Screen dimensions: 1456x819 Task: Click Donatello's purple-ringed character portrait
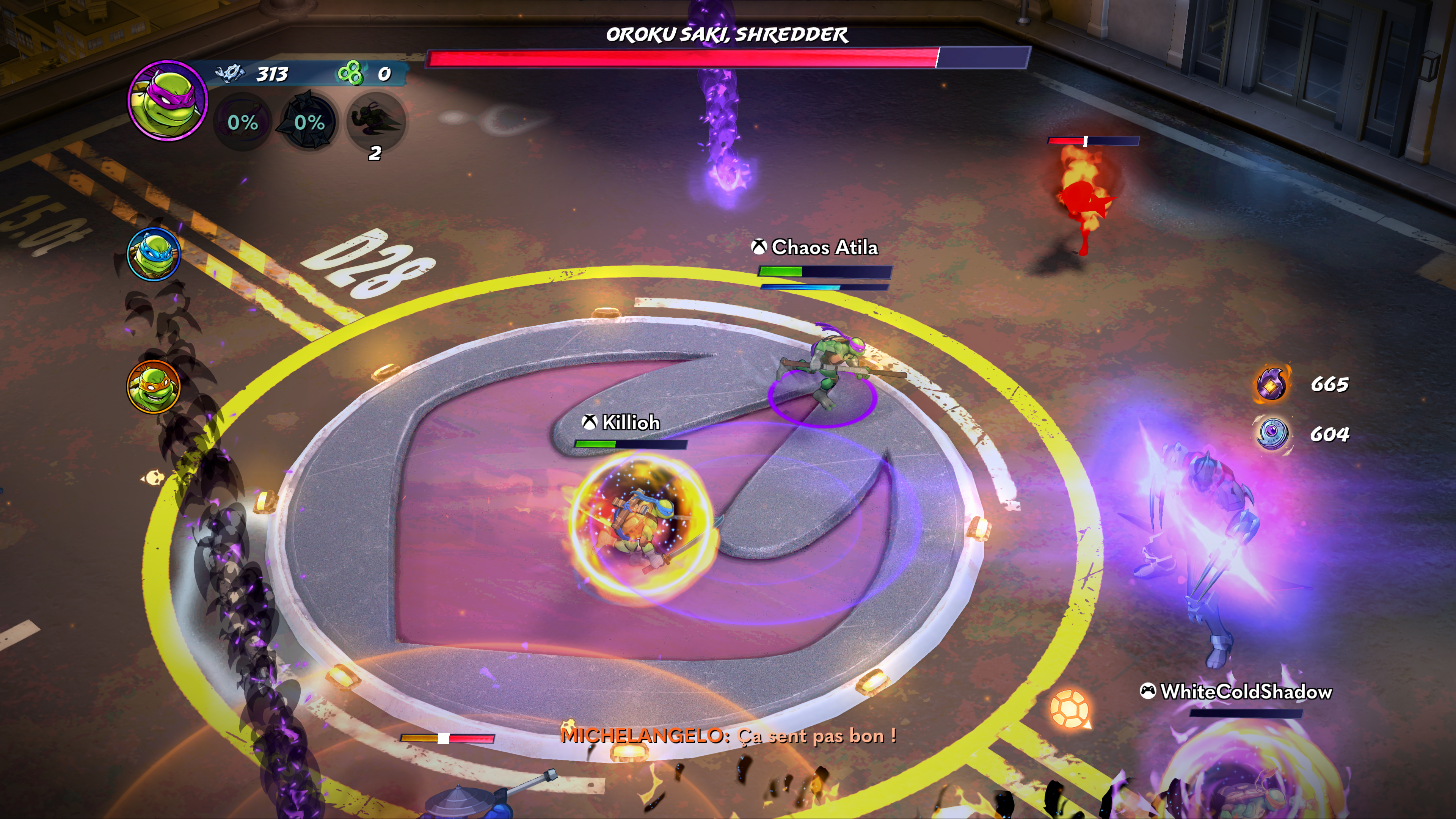(x=167, y=100)
